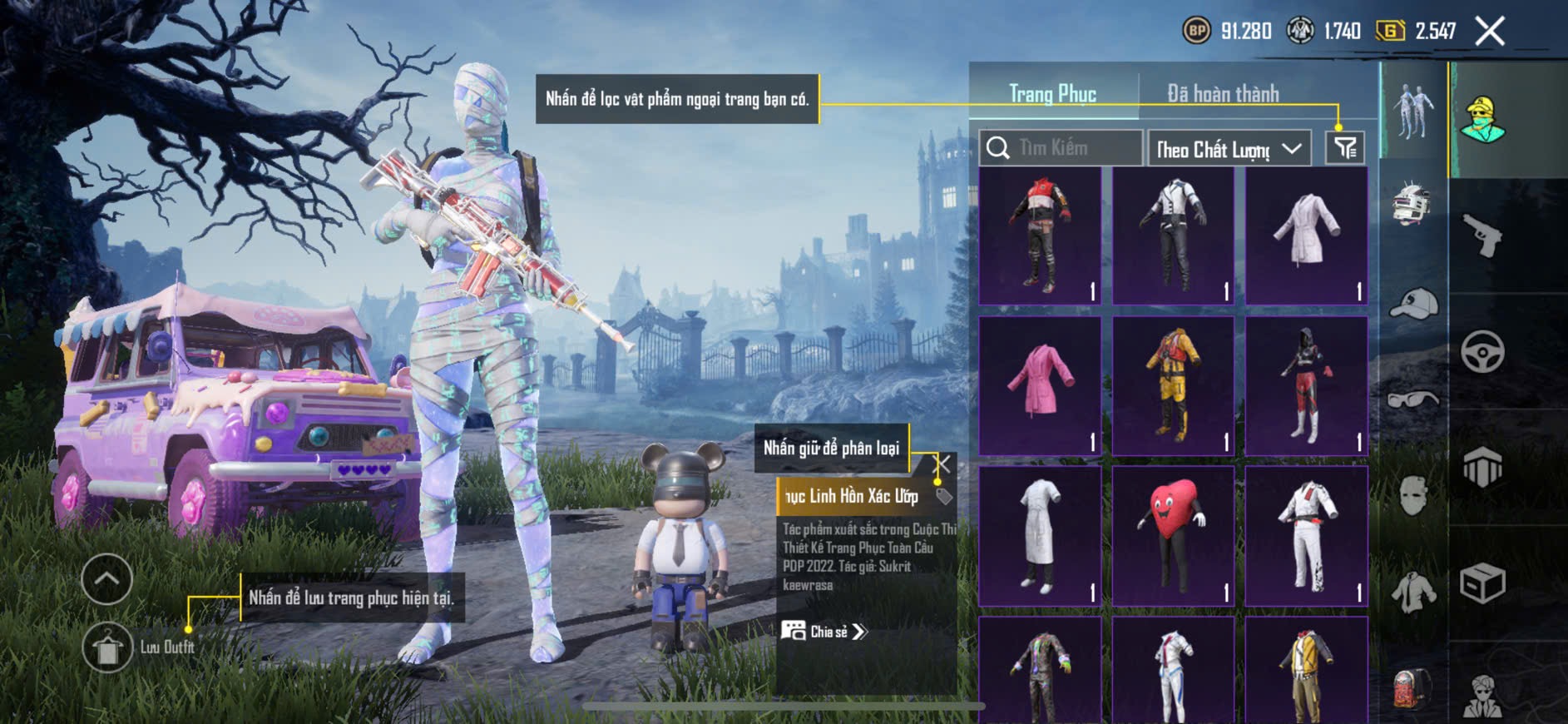
Task: Show the cap headwear category
Action: point(1412,304)
